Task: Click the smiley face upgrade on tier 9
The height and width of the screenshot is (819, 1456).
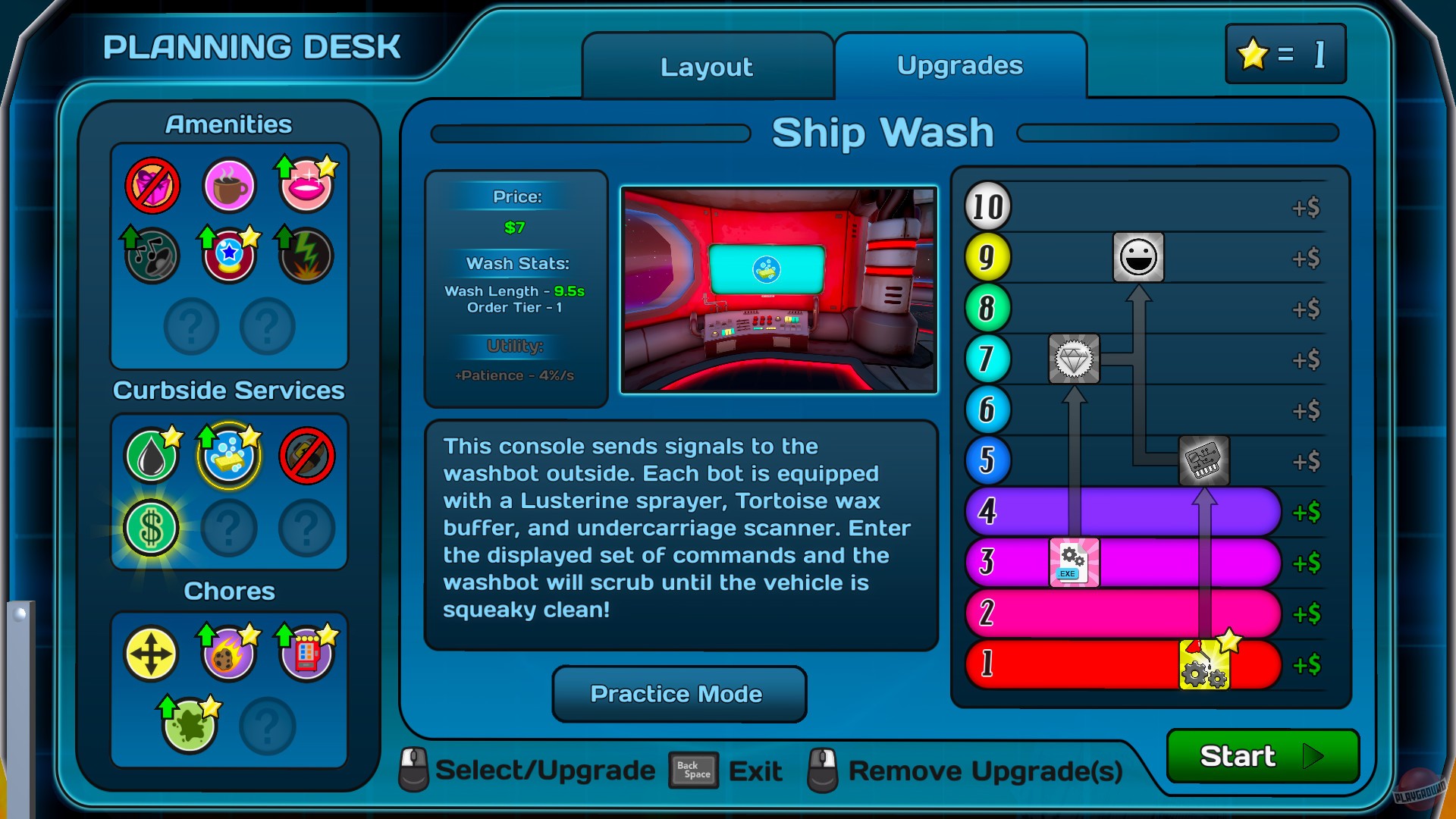Action: point(1139,258)
